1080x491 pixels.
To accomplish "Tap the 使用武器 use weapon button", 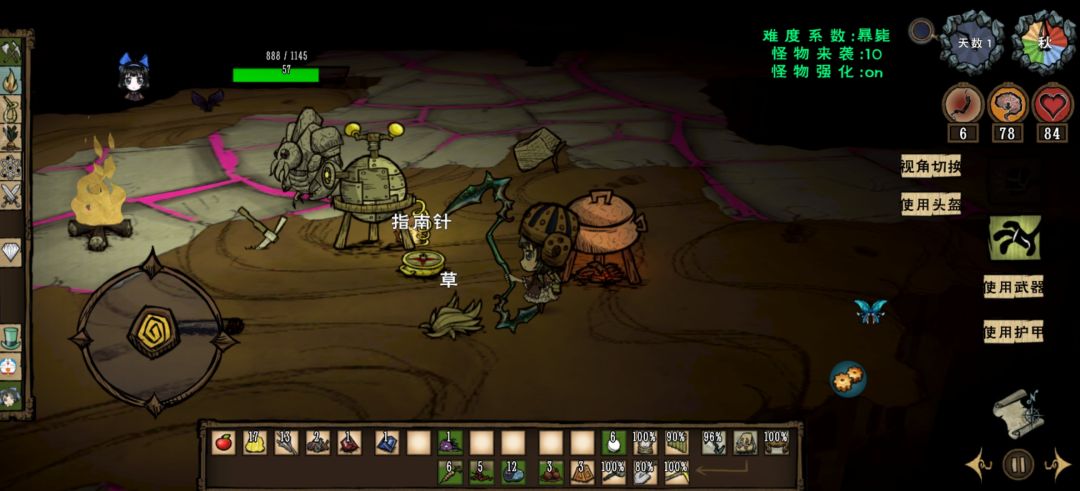I will tap(1013, 287).
